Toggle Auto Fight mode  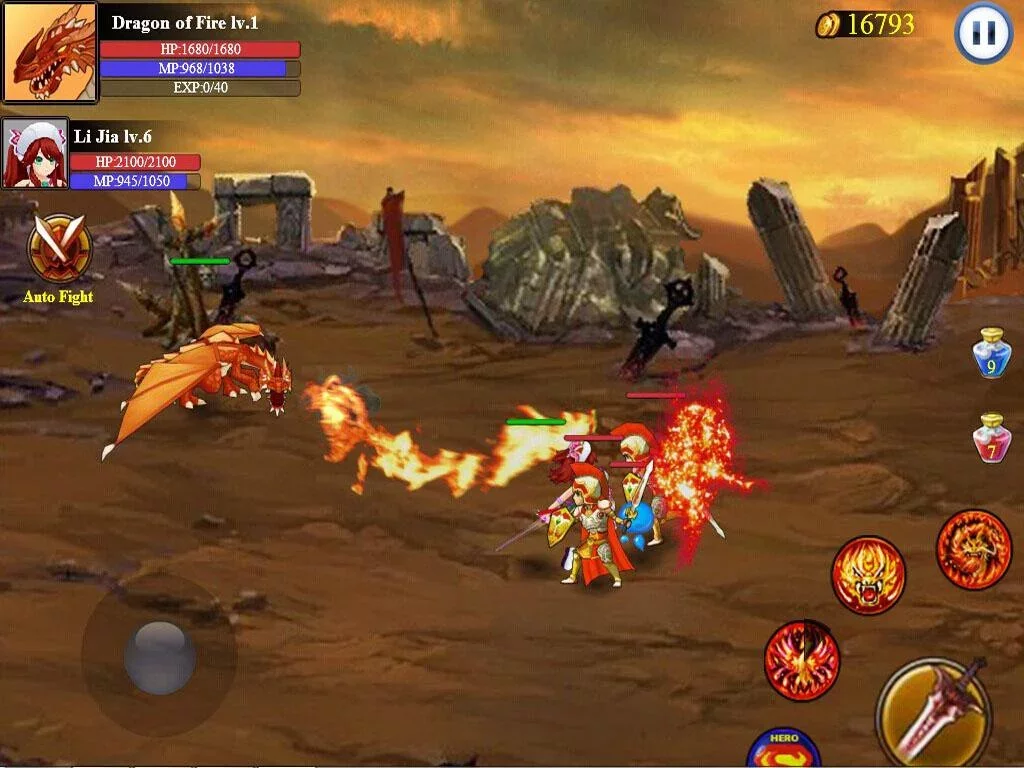click(59, 250)
